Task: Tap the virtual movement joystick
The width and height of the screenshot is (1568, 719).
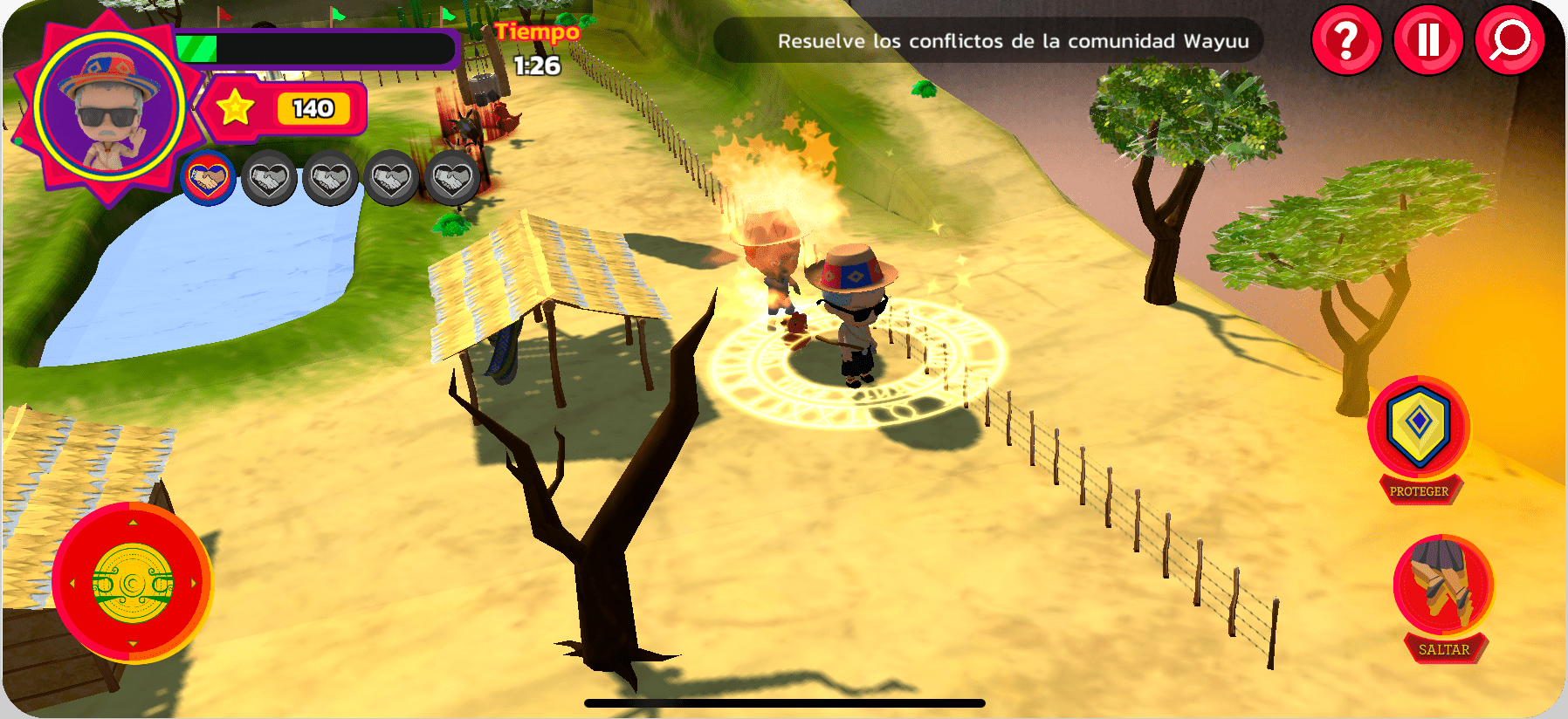Action: tap(133, 582)
